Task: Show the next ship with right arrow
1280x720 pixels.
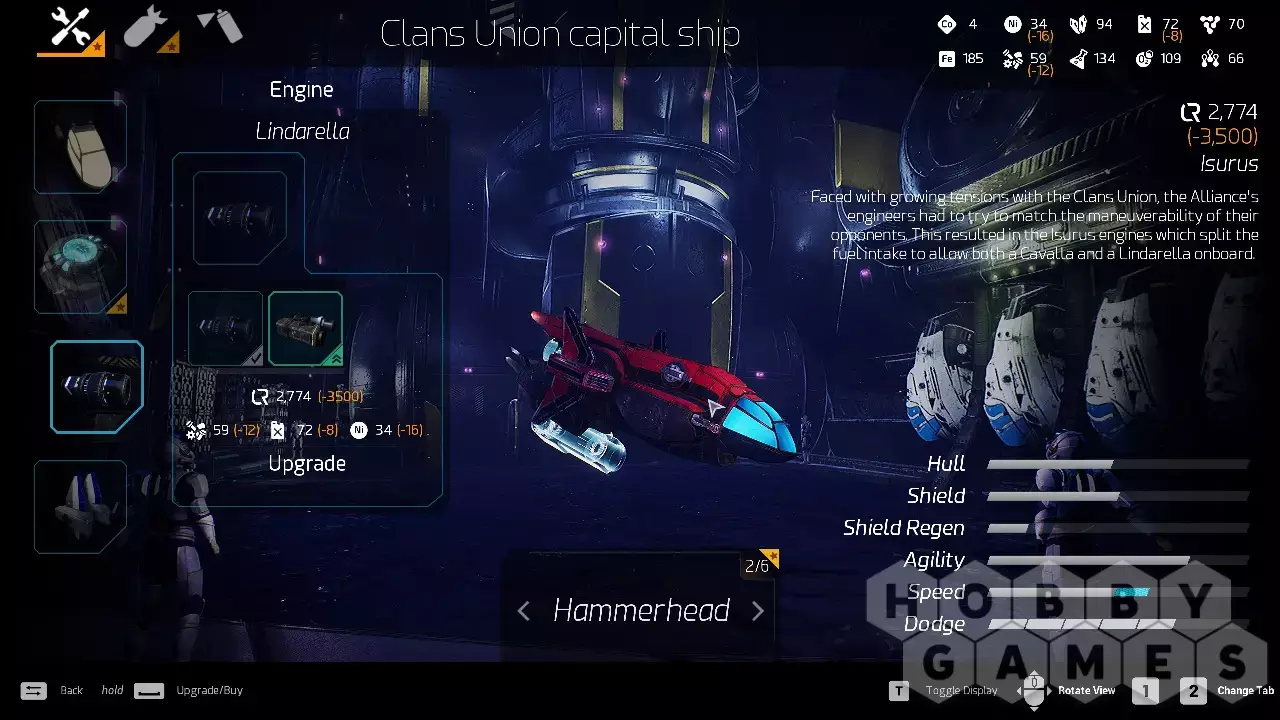Action: (x=757, y=611)
